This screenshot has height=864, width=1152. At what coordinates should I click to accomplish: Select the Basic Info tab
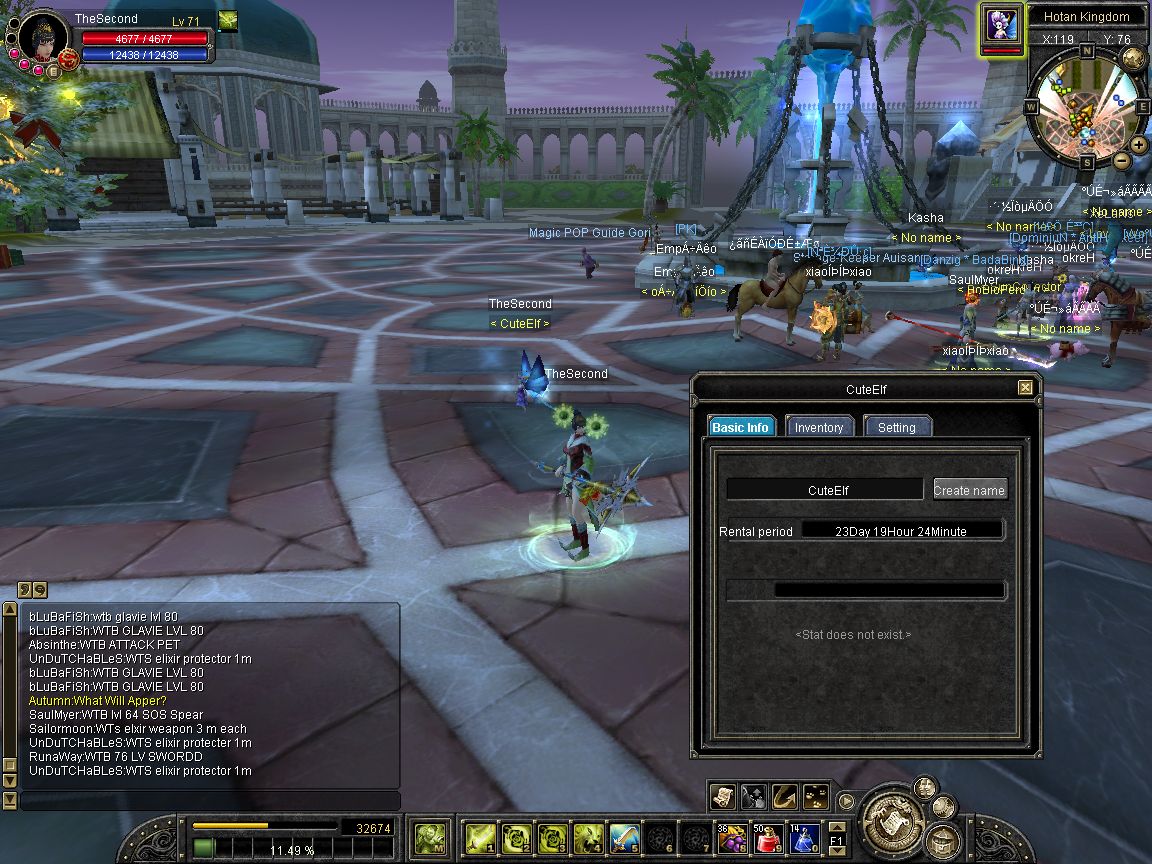pos(741,427)
